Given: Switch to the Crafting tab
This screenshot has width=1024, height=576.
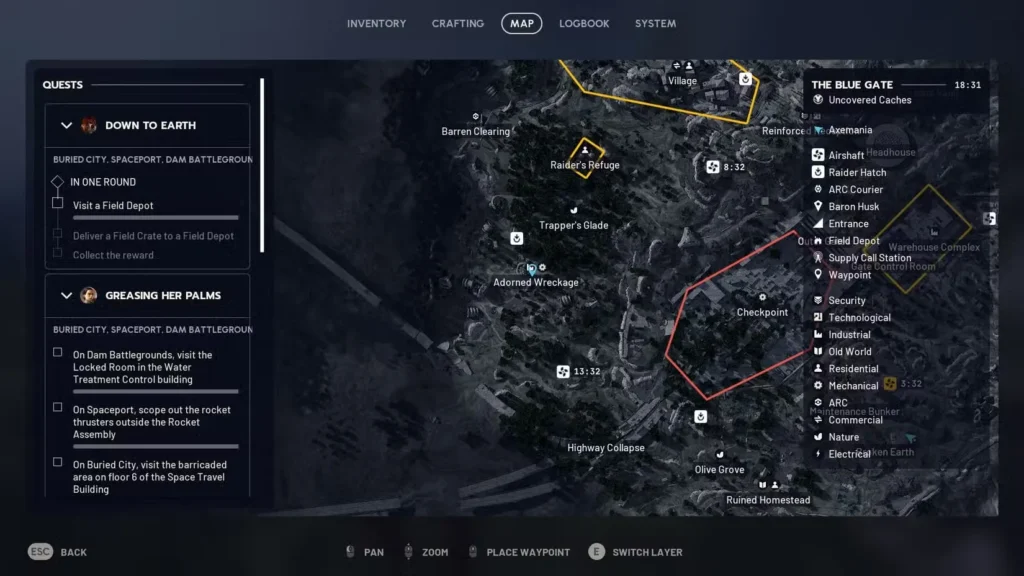Looking at the screenshot, I should (457, 23).
